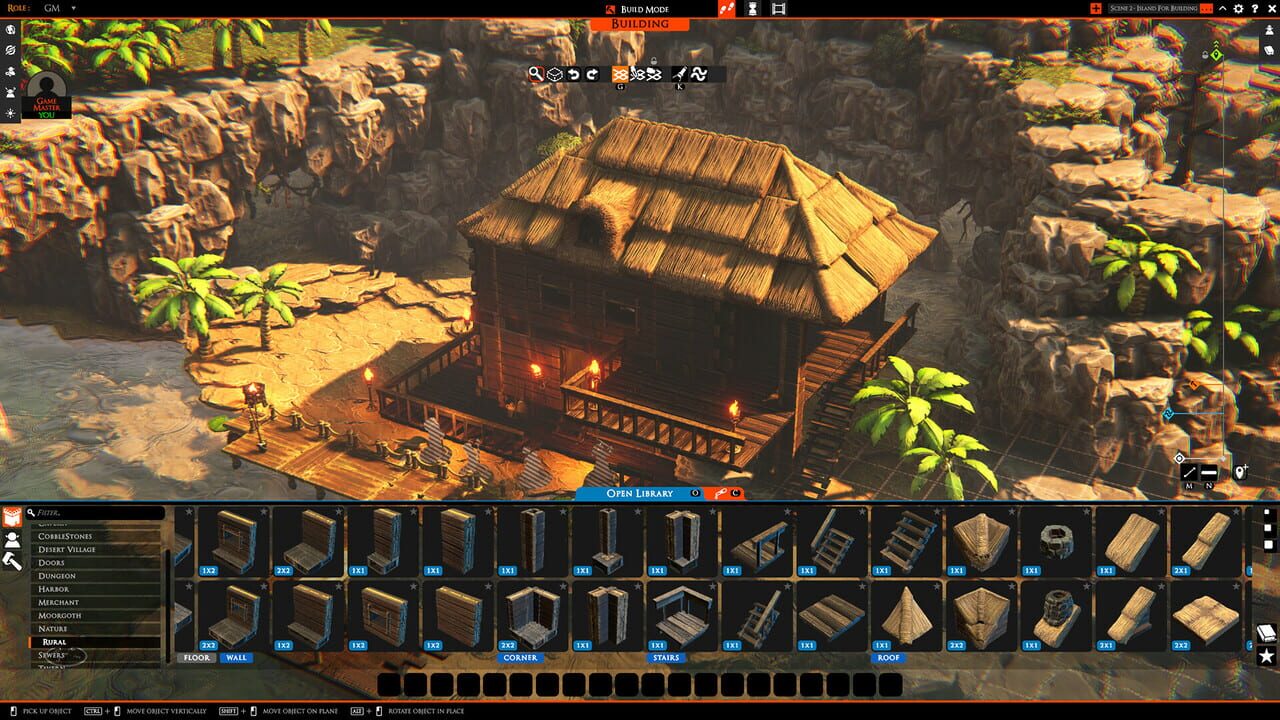This screenshot has width=1280, height=720.
Task: Click the question mark help icon
Action: 1256,9
